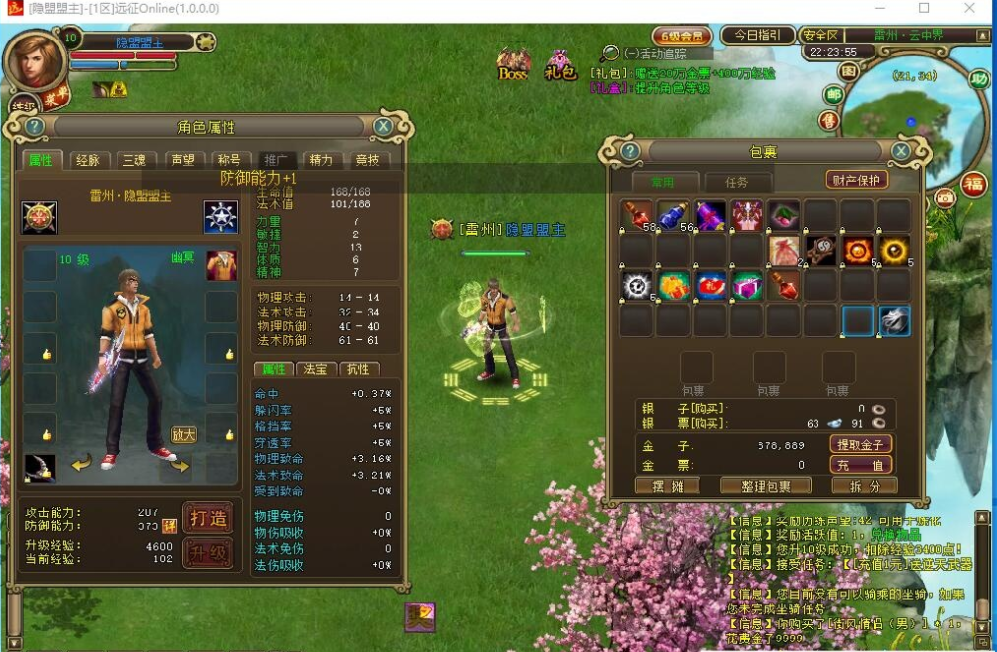Screen dimensions: 997x652
Task: Click the 提取金子 withdraw gold button
Action: point(860,444)
